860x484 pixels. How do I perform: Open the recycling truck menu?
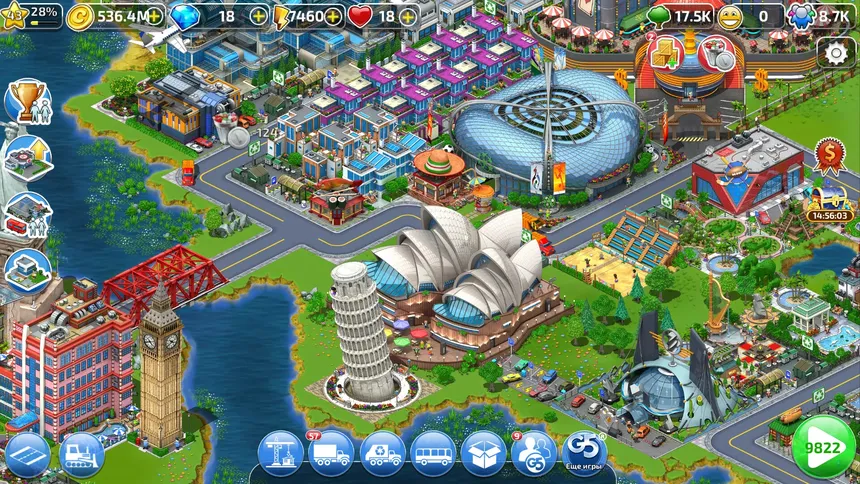[x=382, y=454]
